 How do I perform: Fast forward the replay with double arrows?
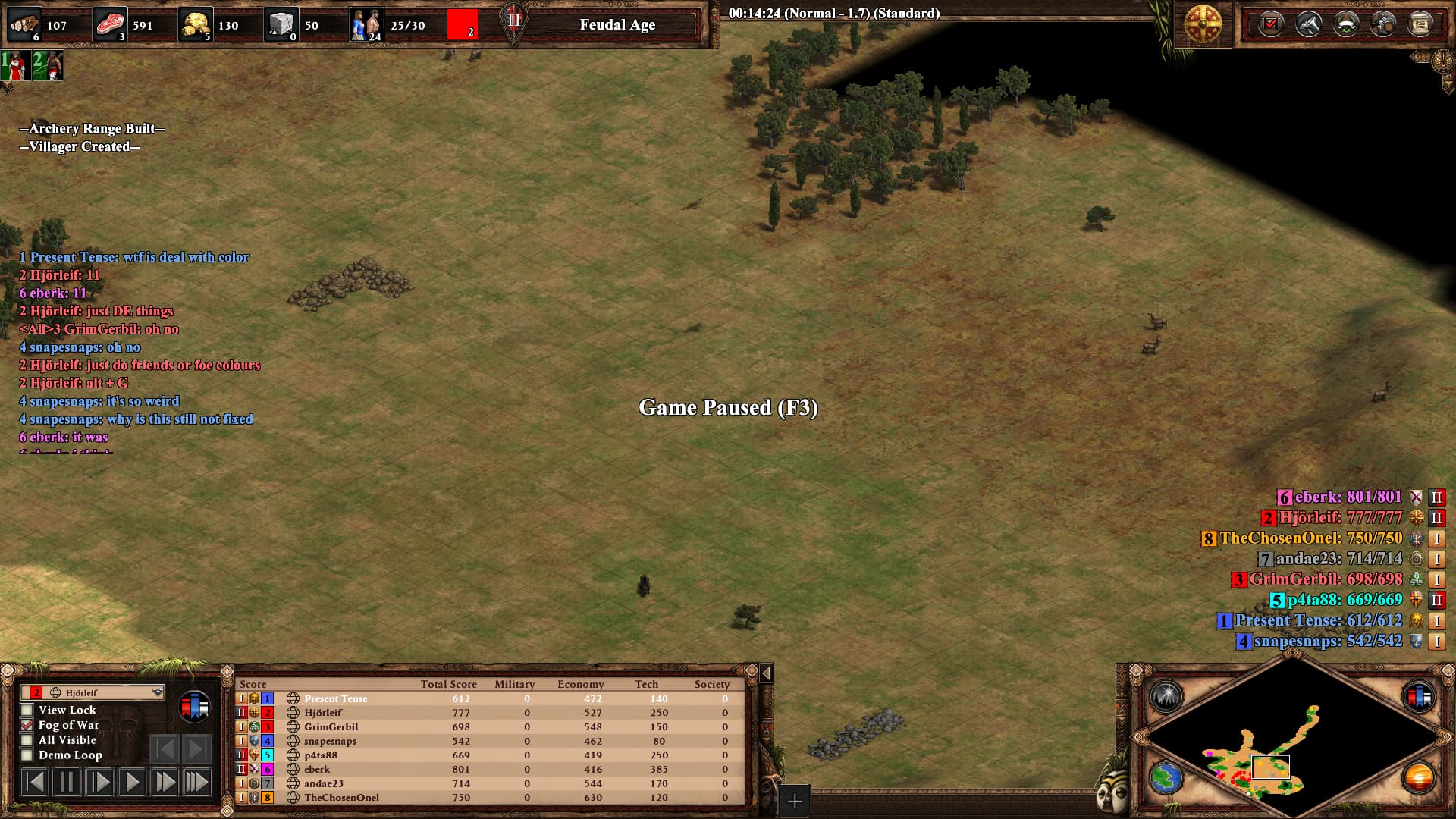(165, 782)
